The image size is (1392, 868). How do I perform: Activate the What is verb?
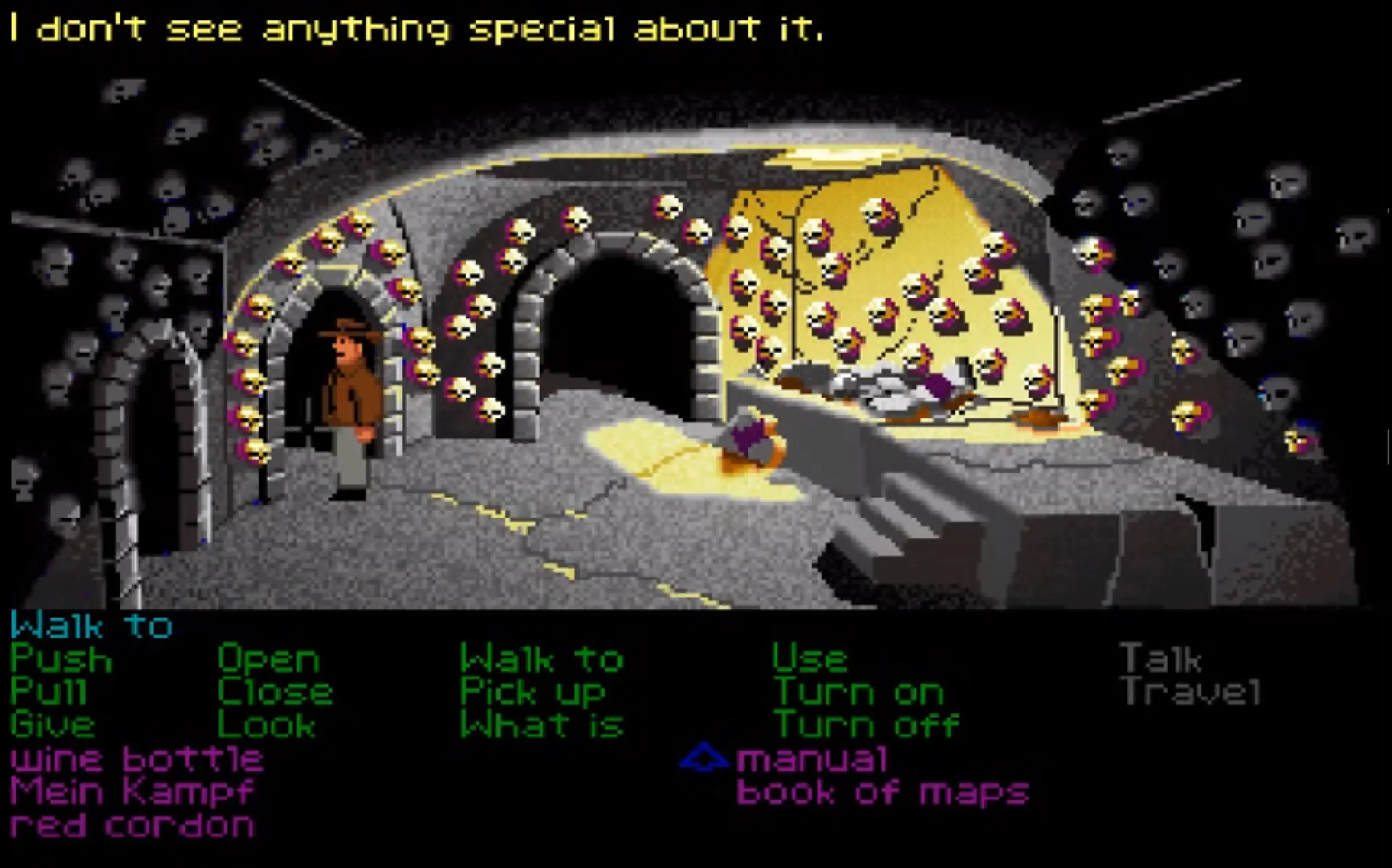point(542,725)
